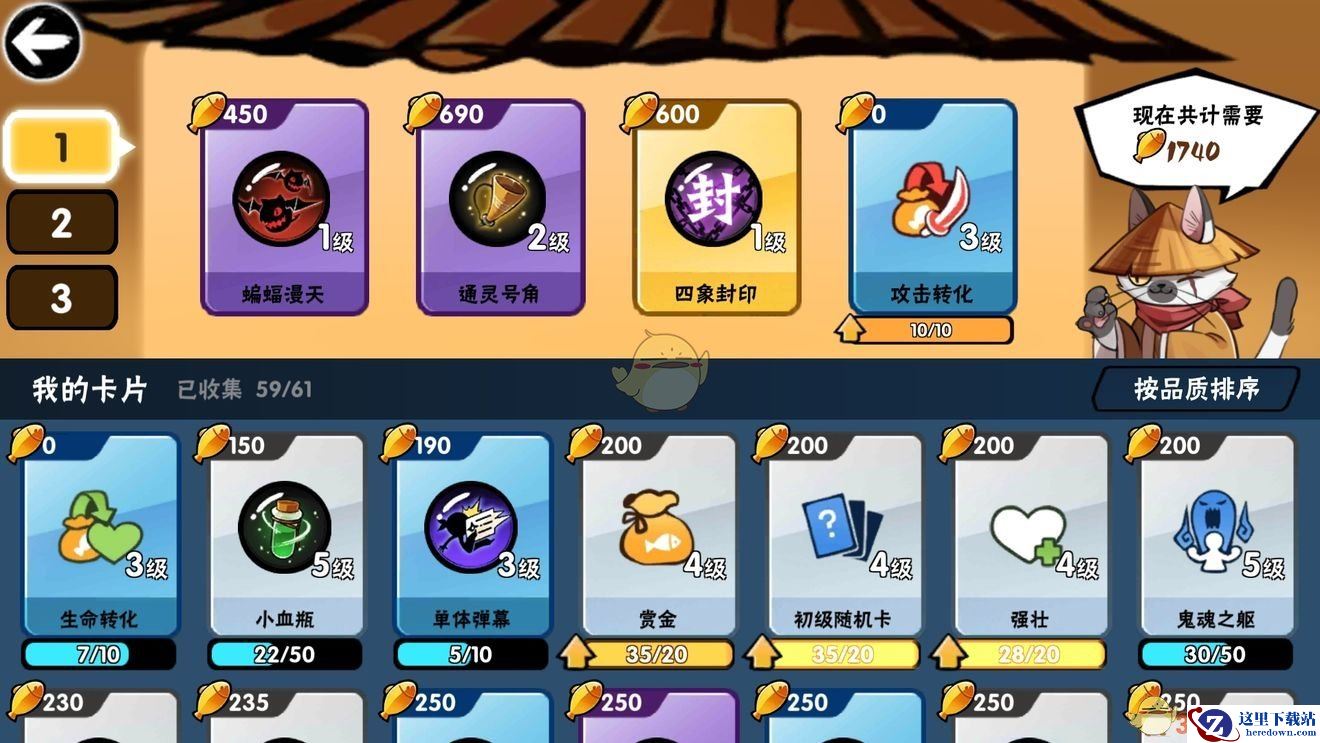This screenshot has height=743, width=1320.
Task: Sort cards with 按品质排序 button
Action: tap(1196, 388)
